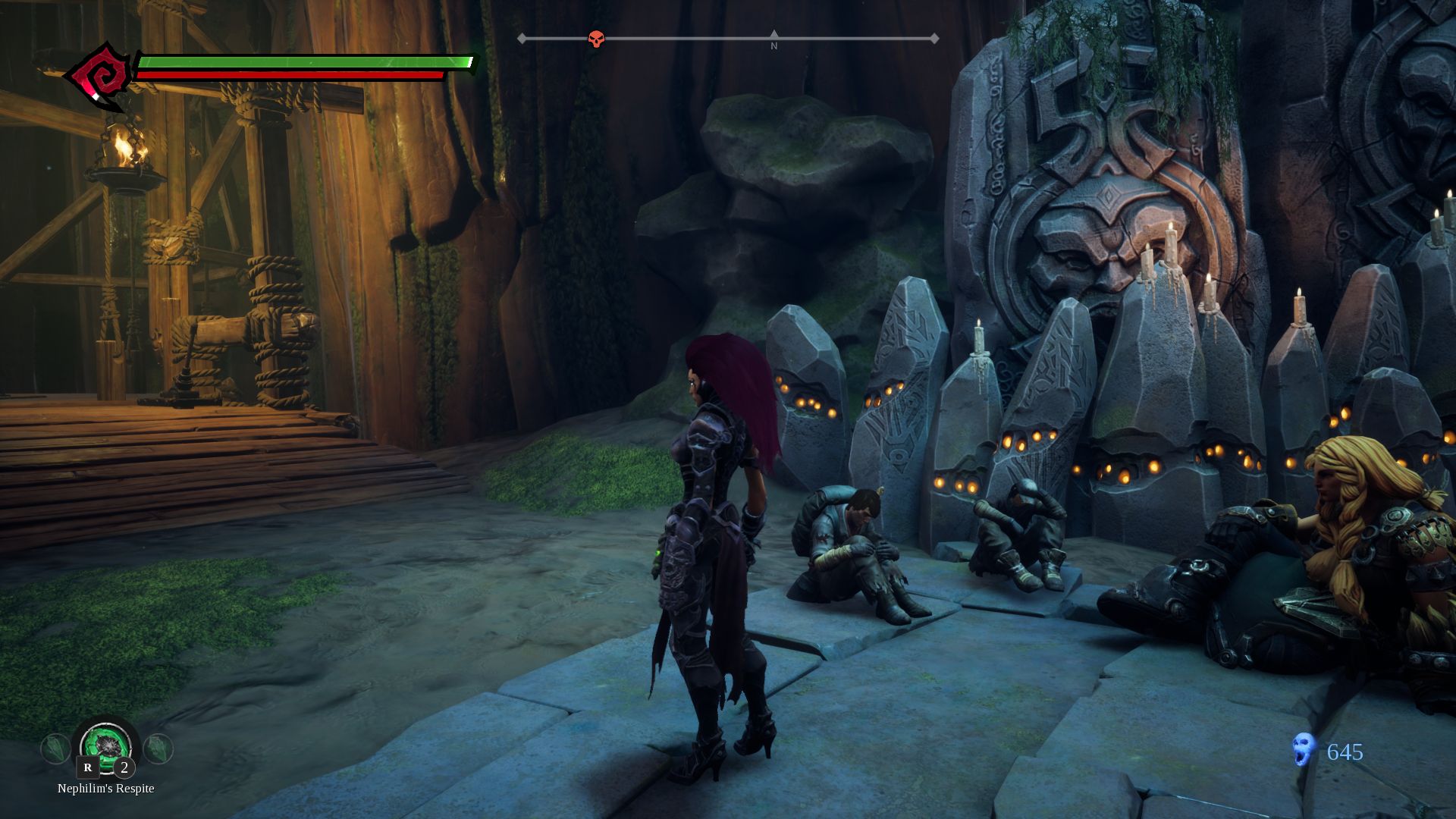Click the red skull compass marker
The height and width of the screenshot is (819, 1456).
pyautogui.click(x=597, y=39)
